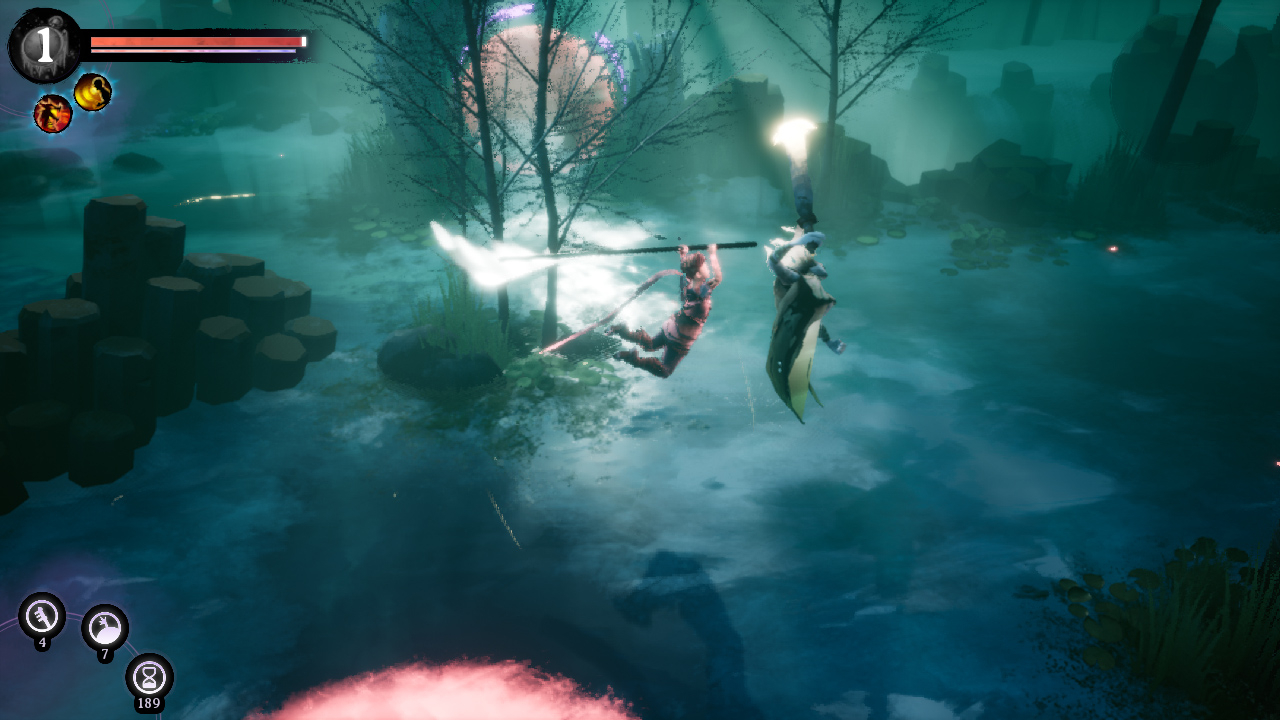Select the key icon showing 4
This screenshot has height=720, width=1280.
tap(42, 615)
